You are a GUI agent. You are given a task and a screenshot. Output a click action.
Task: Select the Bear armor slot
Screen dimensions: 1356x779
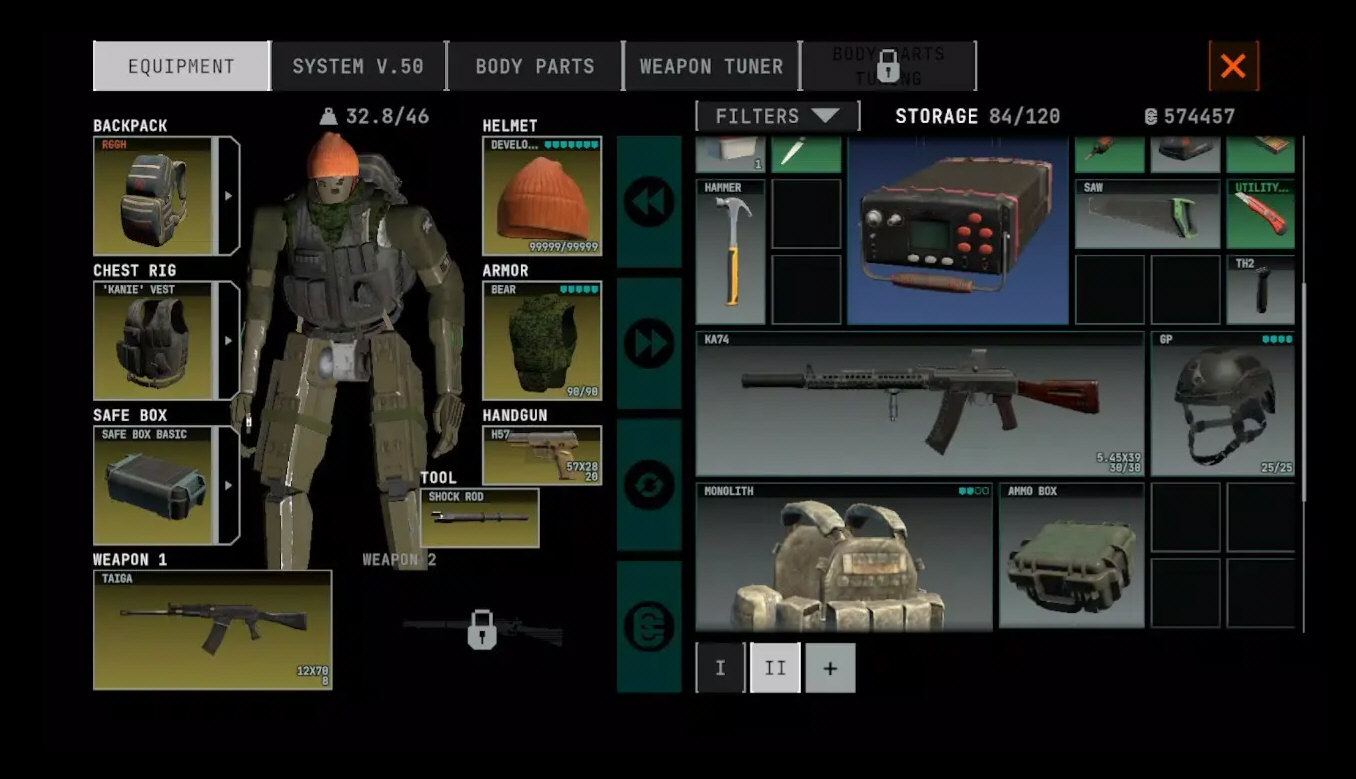coord(542,341)
